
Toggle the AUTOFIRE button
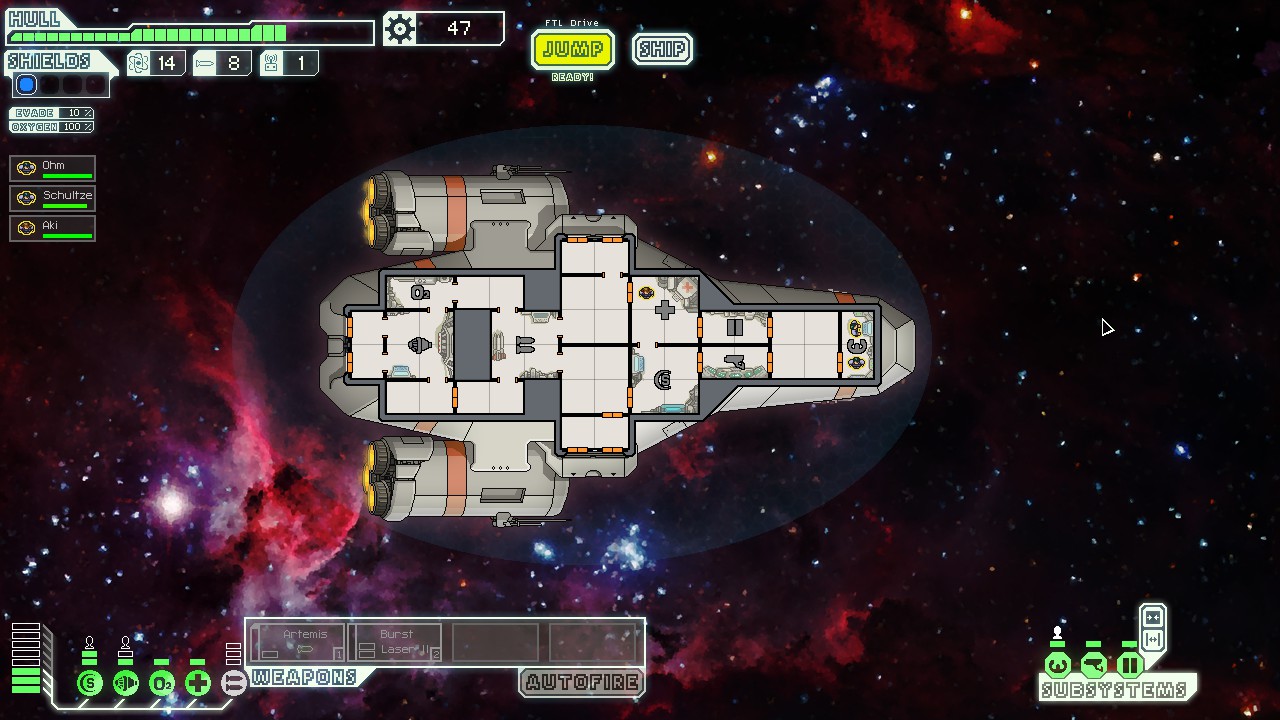pos(581,683)
